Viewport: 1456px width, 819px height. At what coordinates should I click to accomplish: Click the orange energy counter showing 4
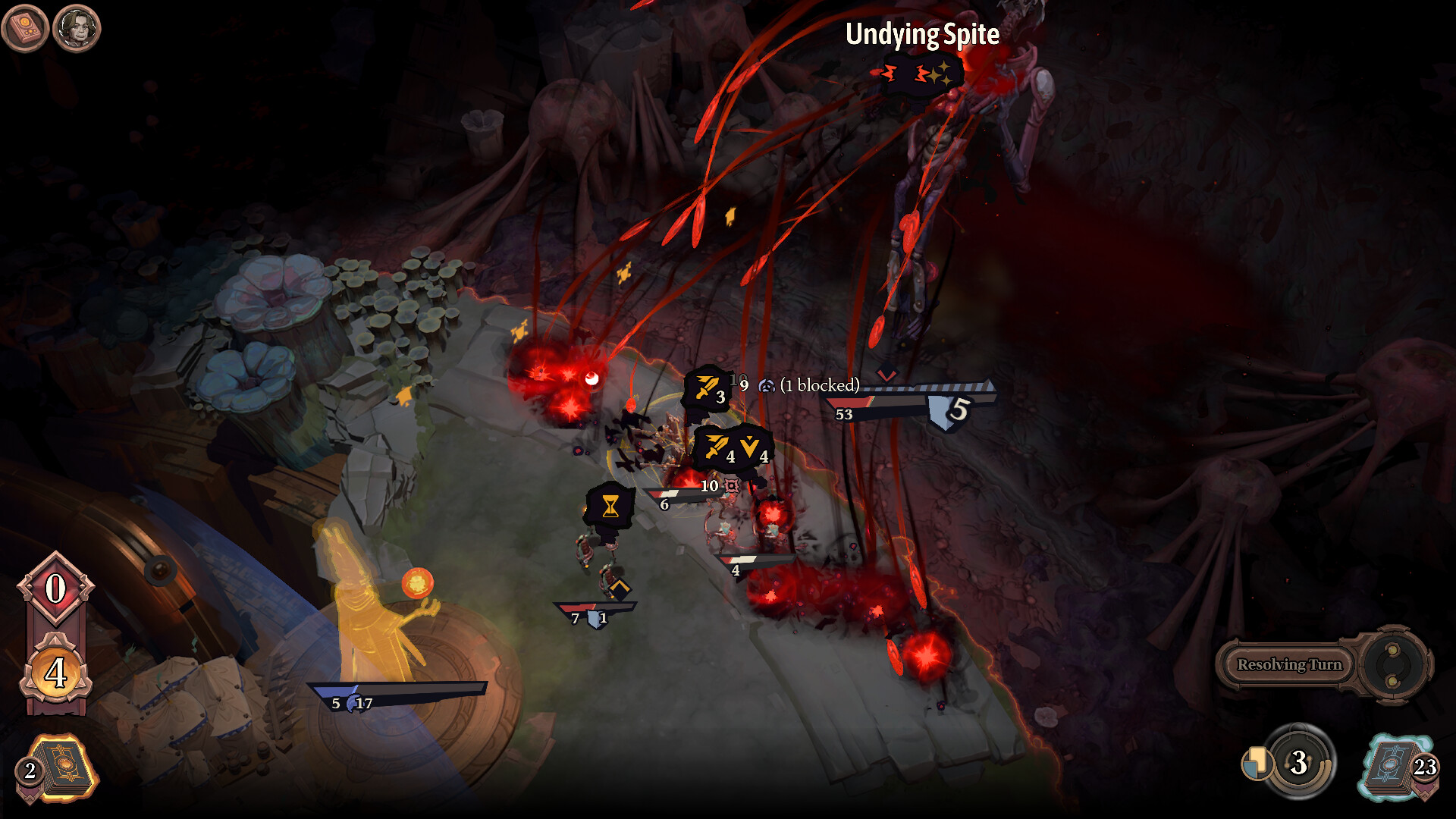point(55,672)
